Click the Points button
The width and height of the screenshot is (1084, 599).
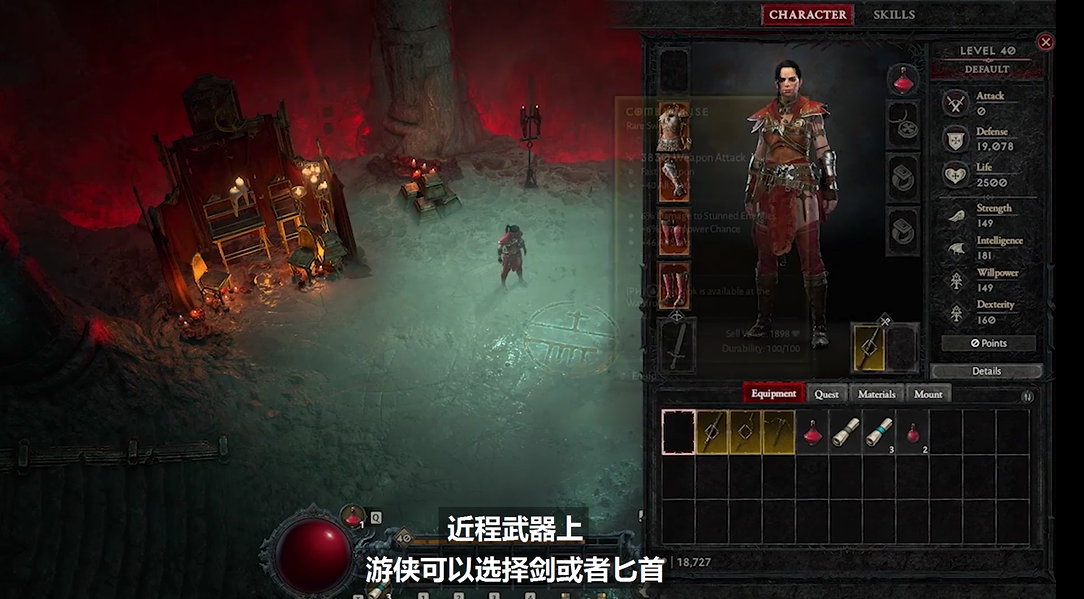(988, 343)
